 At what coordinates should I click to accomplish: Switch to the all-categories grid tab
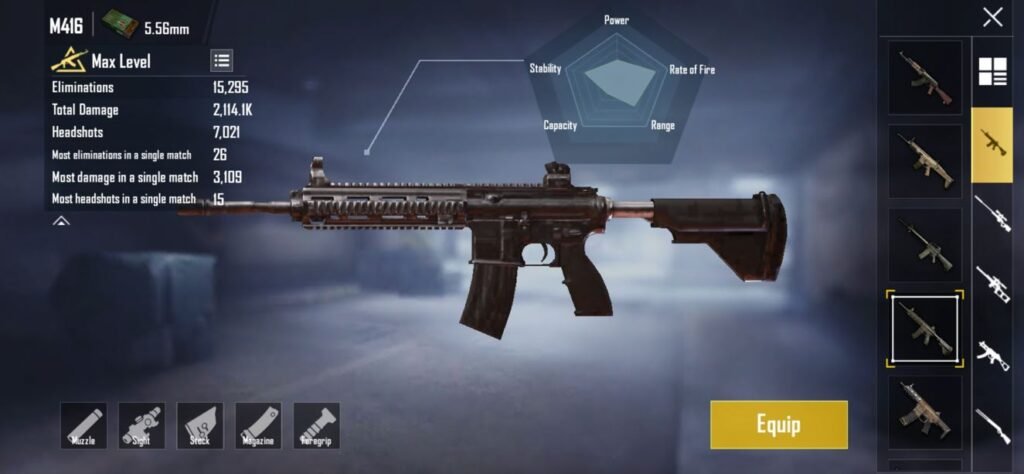point(992,72)
